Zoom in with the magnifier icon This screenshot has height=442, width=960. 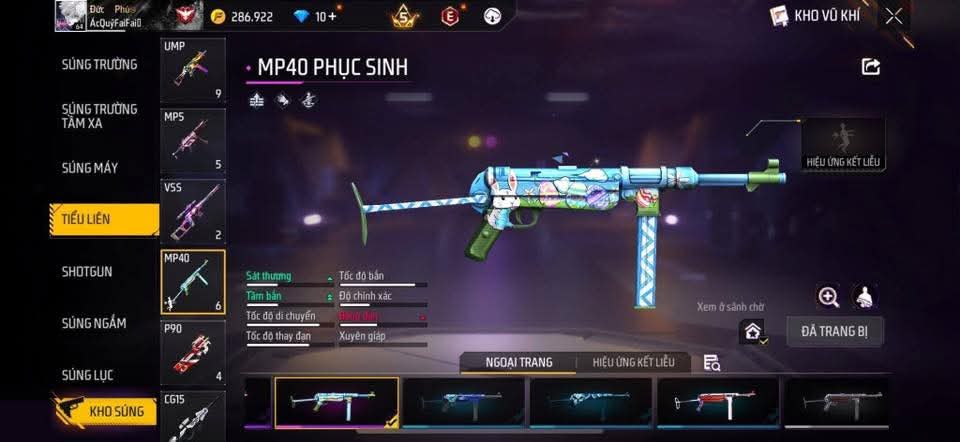828,296
